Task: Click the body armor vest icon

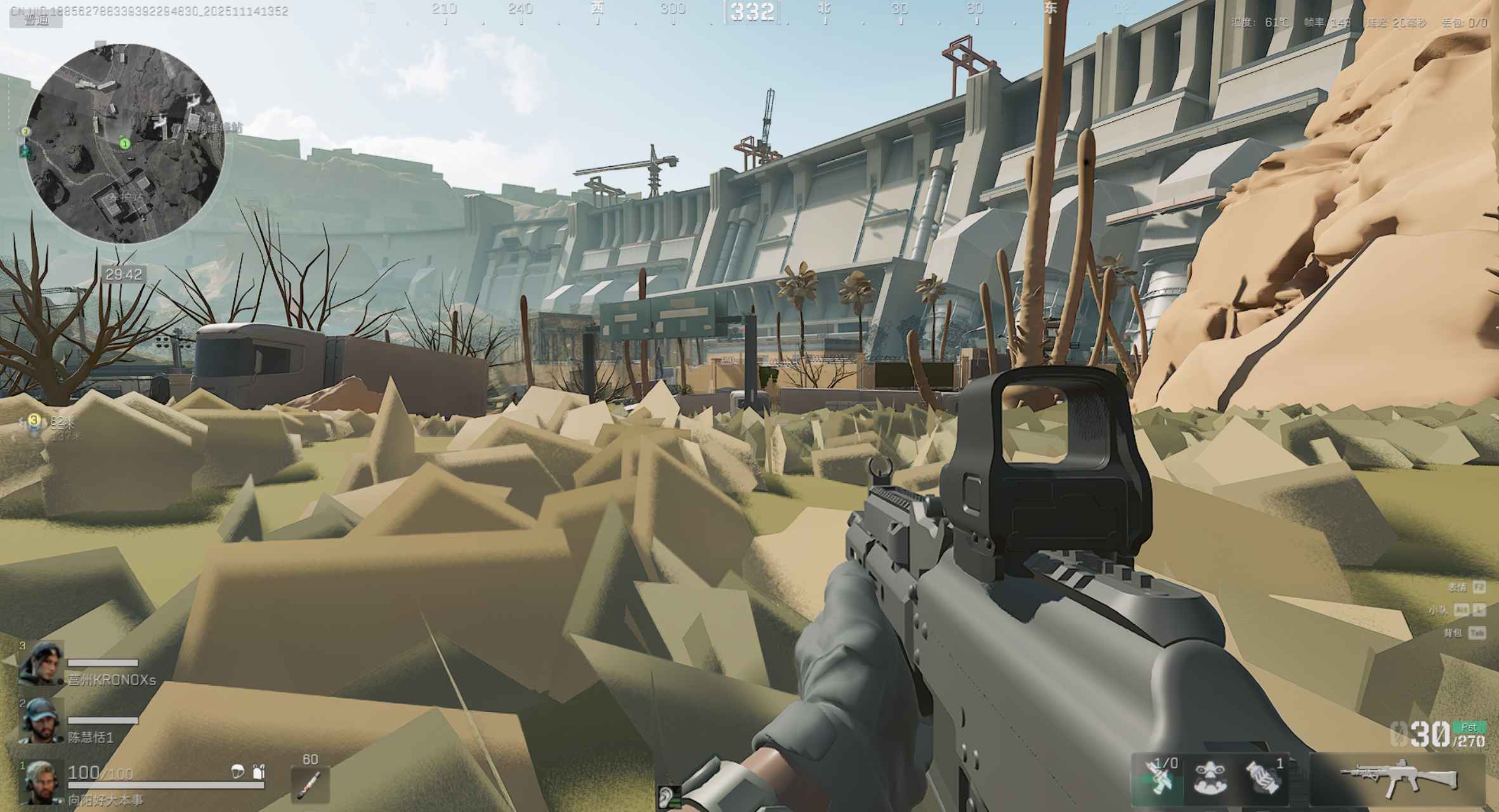Action: [258, 771]
